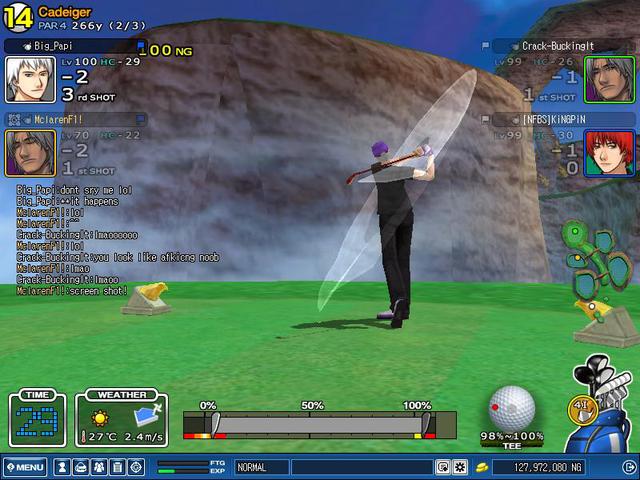This screenshot has height=480, width=640.
Task: Select MclarenF1! player portrait
Action: [x=30, y=152]
